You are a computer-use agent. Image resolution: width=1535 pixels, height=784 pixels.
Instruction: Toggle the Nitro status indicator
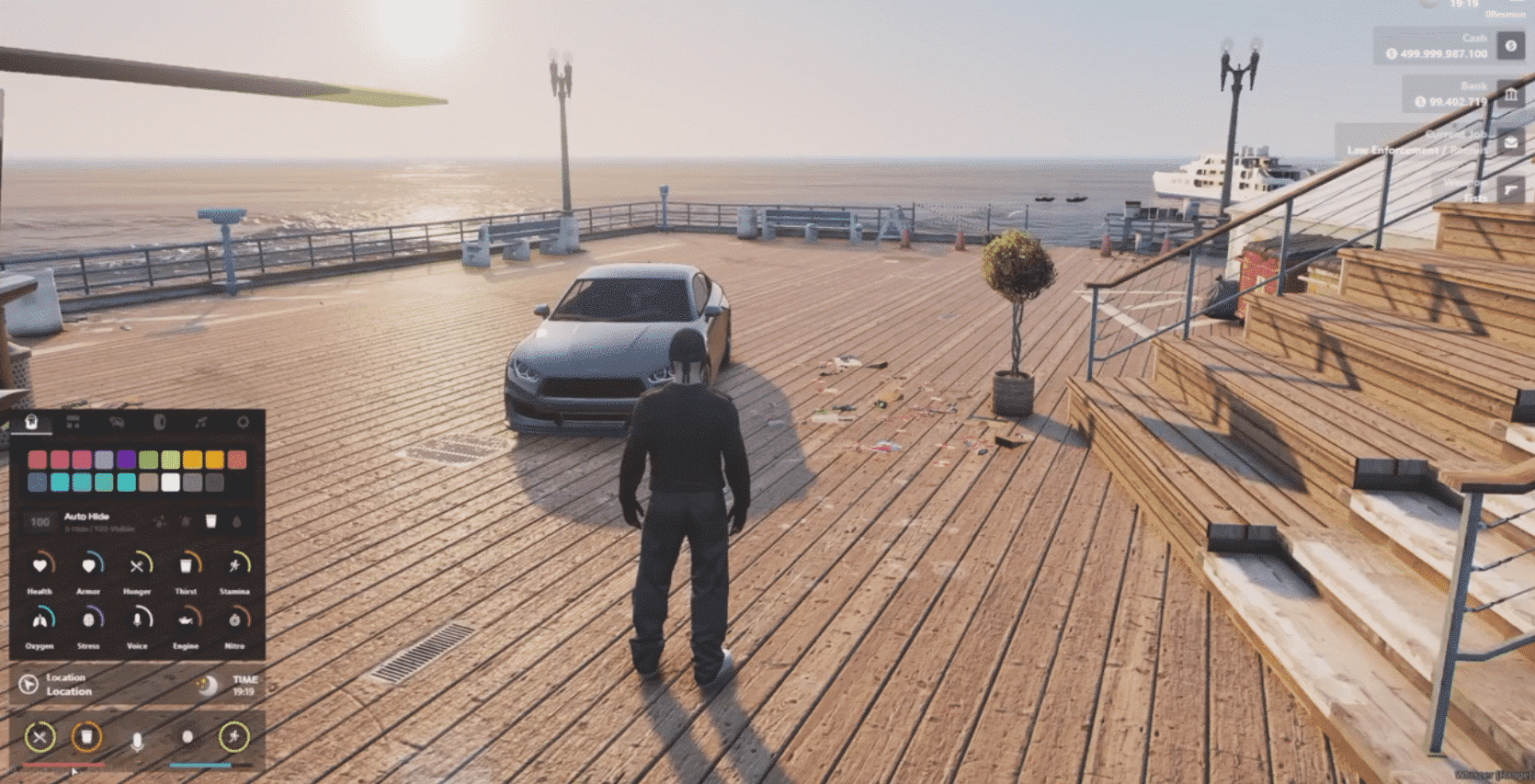[234, 620]
